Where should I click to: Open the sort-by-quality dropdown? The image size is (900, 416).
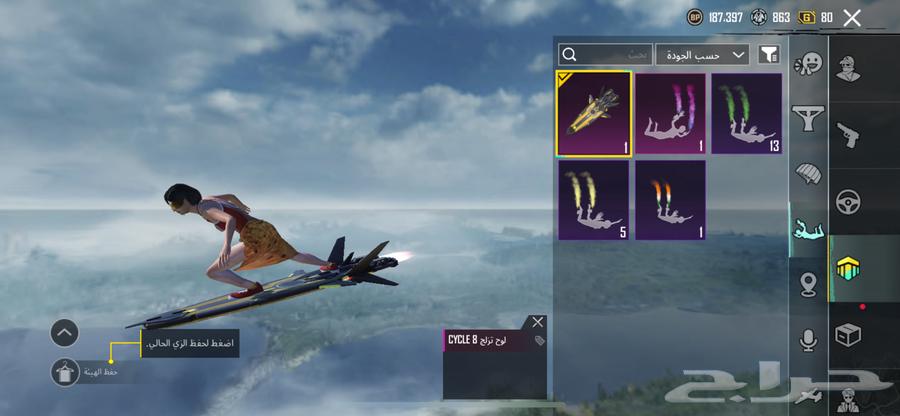(x=703, y=54)
